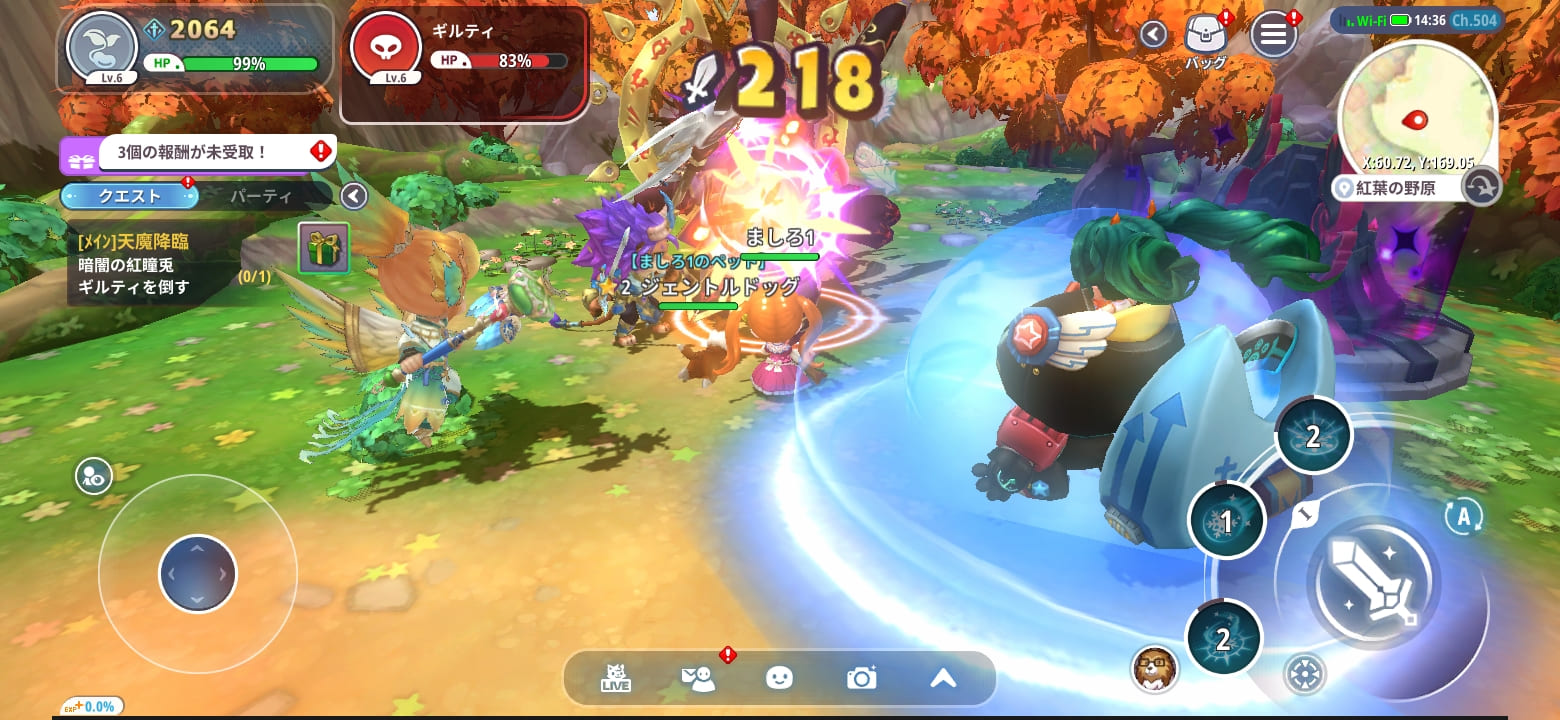Switch to the クエスト tab
1560x720 pixels.
tap(129, 196)
